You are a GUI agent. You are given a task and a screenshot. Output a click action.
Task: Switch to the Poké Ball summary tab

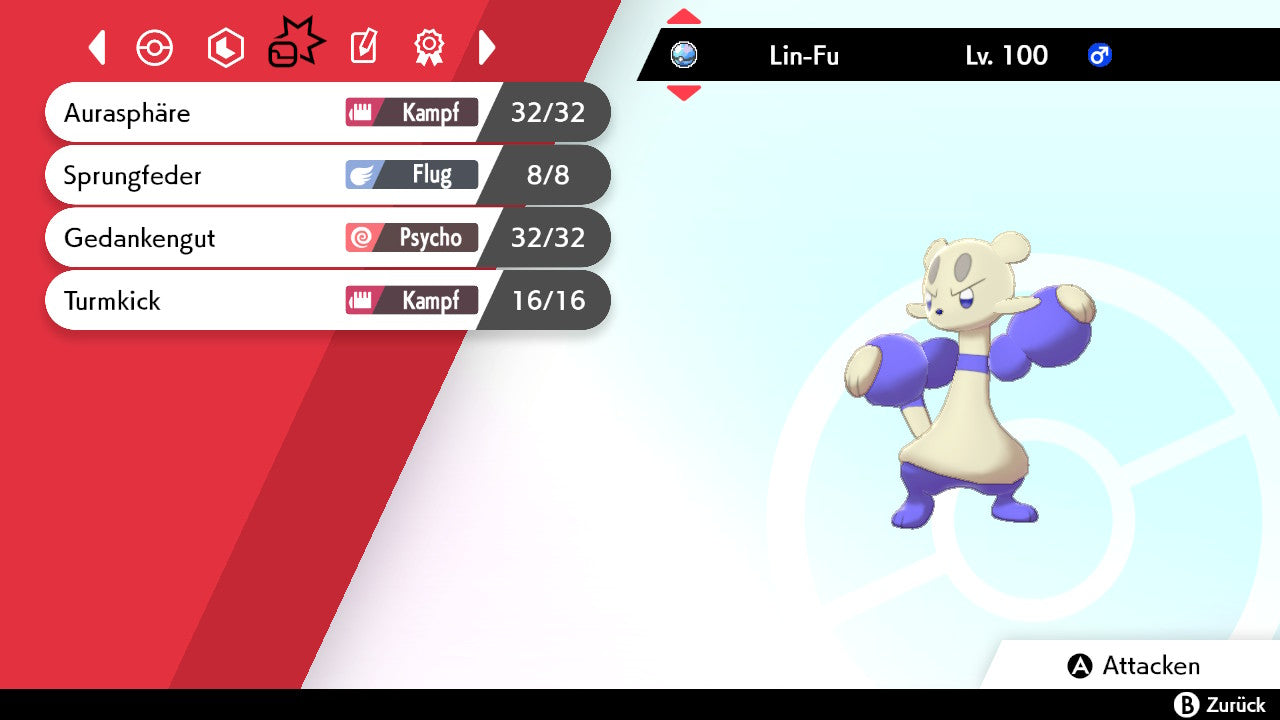point(155,48)
